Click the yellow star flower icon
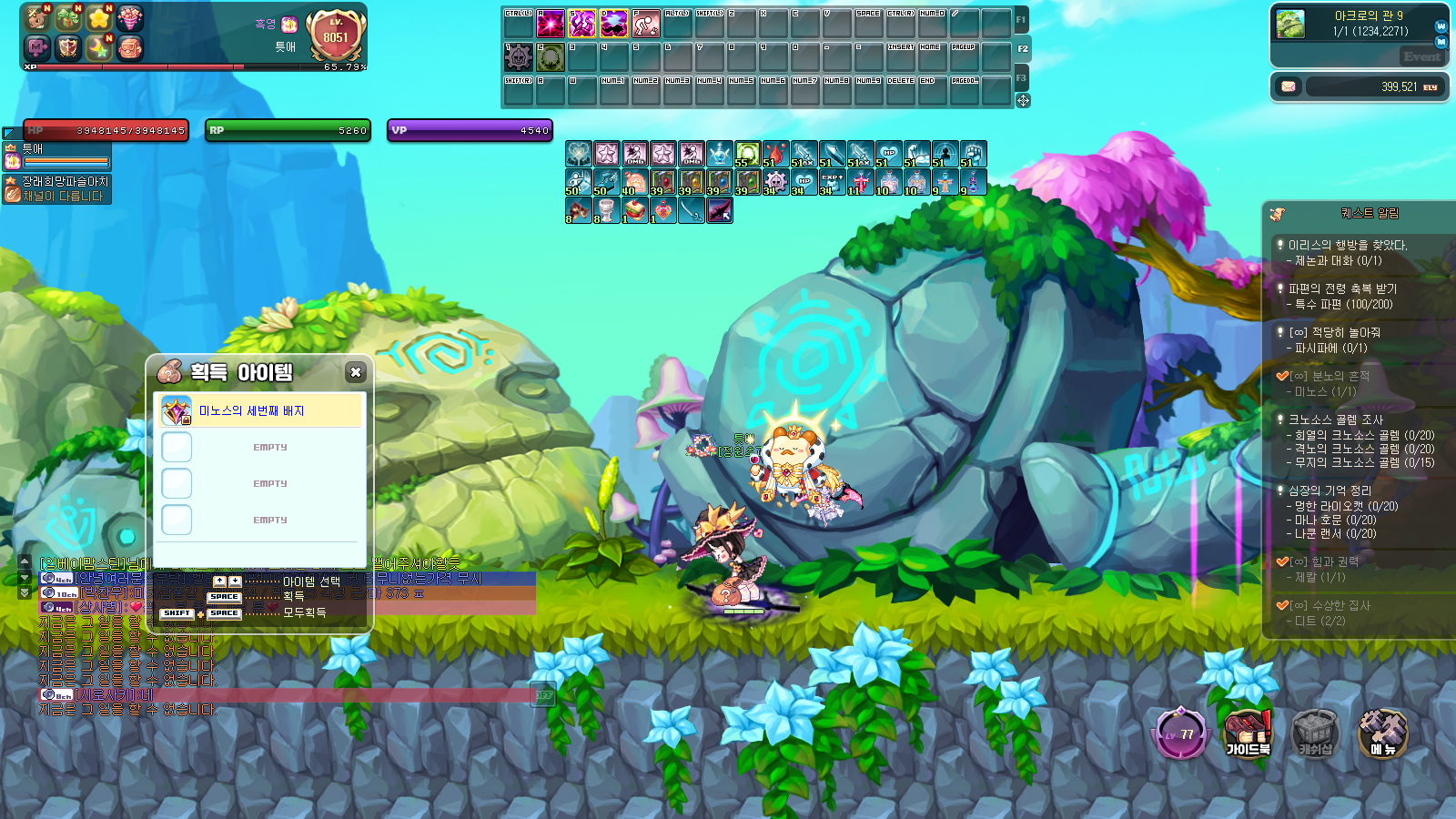The width and height of the screenshot is (1456, 819). coord(99,18)
